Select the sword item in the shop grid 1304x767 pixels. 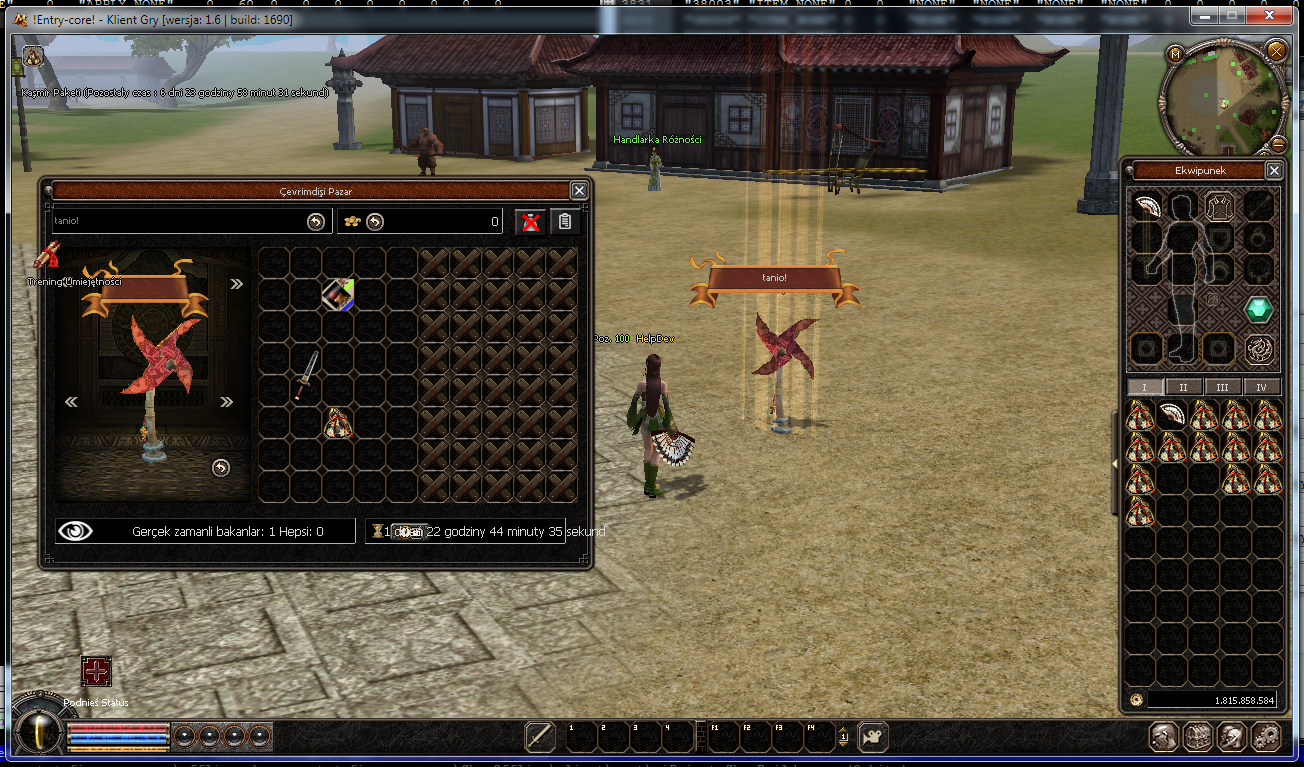pos(306,375)
